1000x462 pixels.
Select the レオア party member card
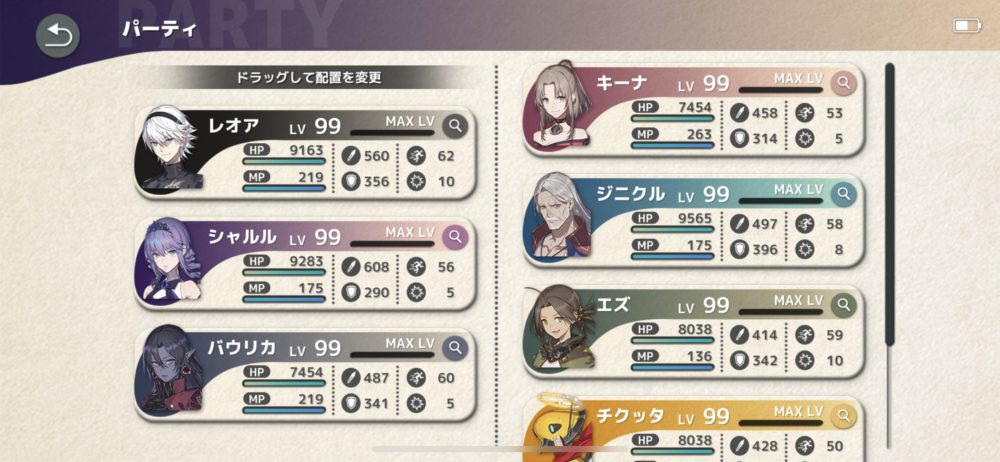[305, 152]
